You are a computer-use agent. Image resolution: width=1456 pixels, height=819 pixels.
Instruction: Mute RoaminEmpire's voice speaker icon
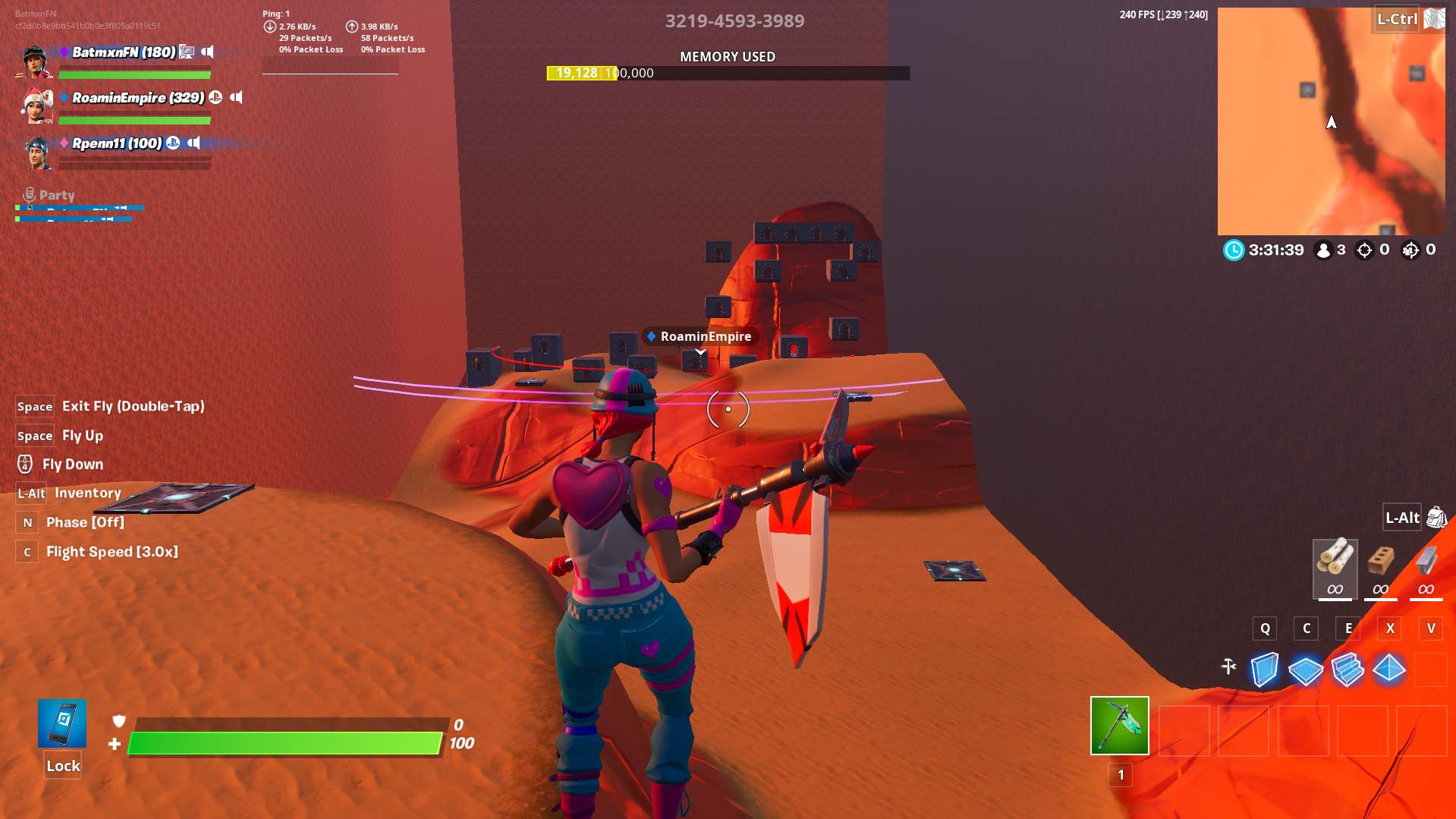237,97
